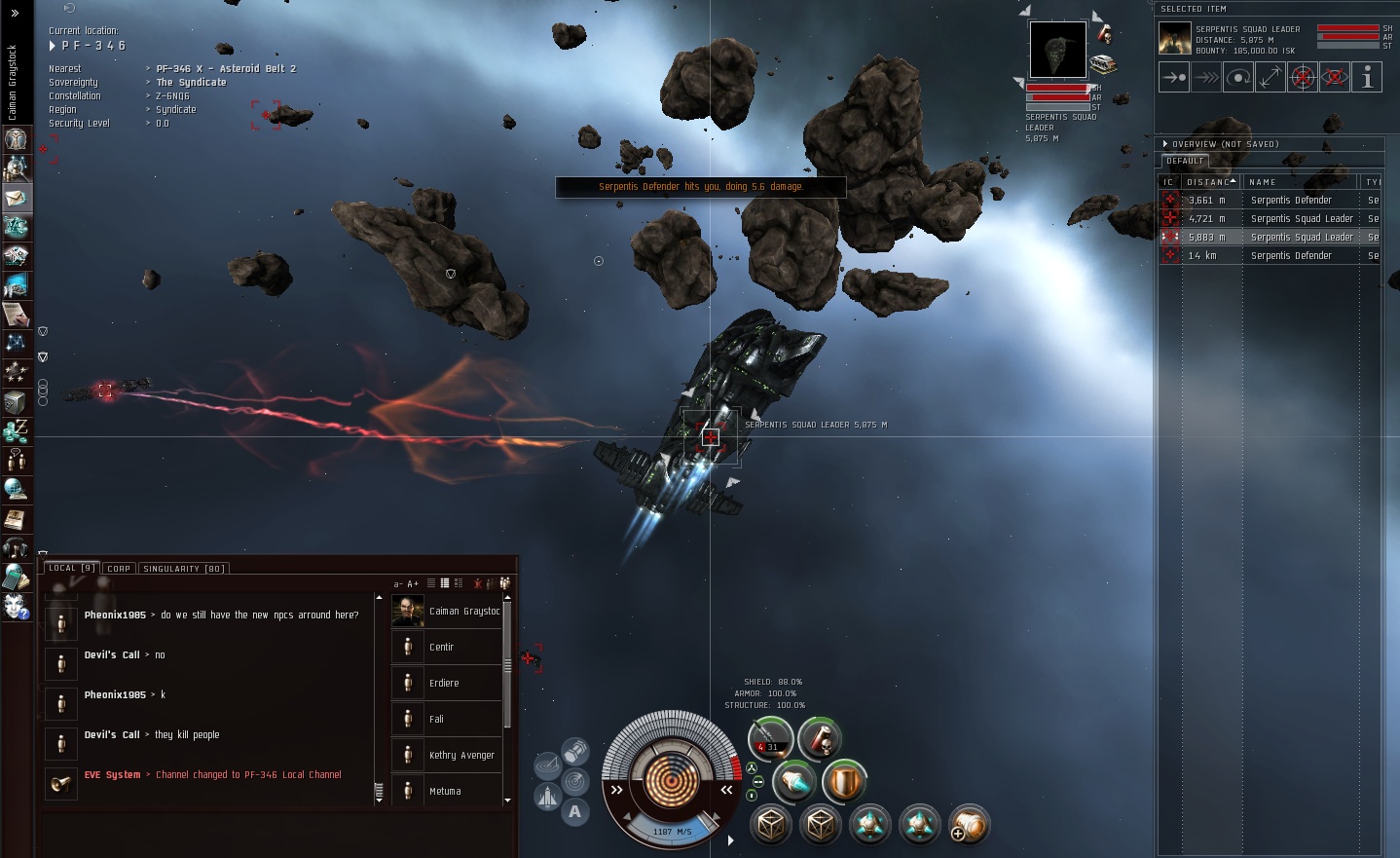Activate the missile launcher module with skull
This screenshot has width=1400, height=858.
click(x=820, y=738)
